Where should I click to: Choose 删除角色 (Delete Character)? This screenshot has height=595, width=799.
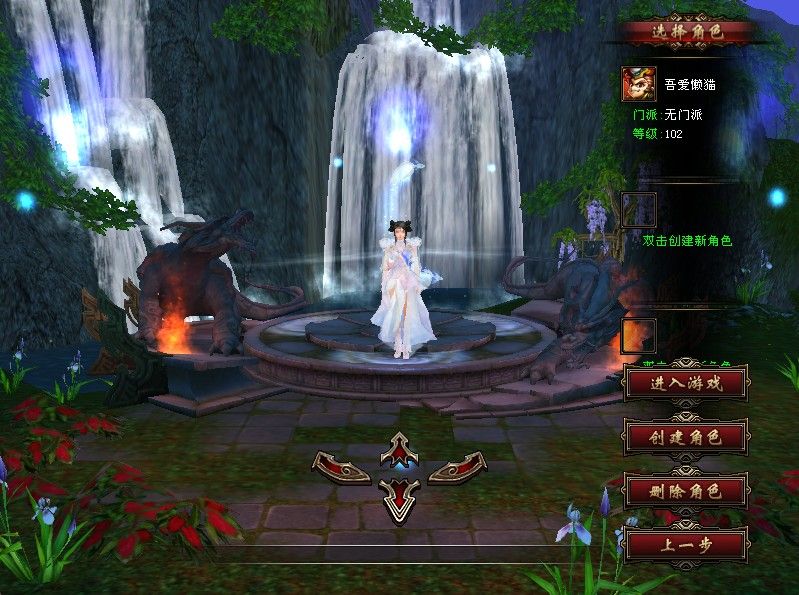tap(685, 491)
